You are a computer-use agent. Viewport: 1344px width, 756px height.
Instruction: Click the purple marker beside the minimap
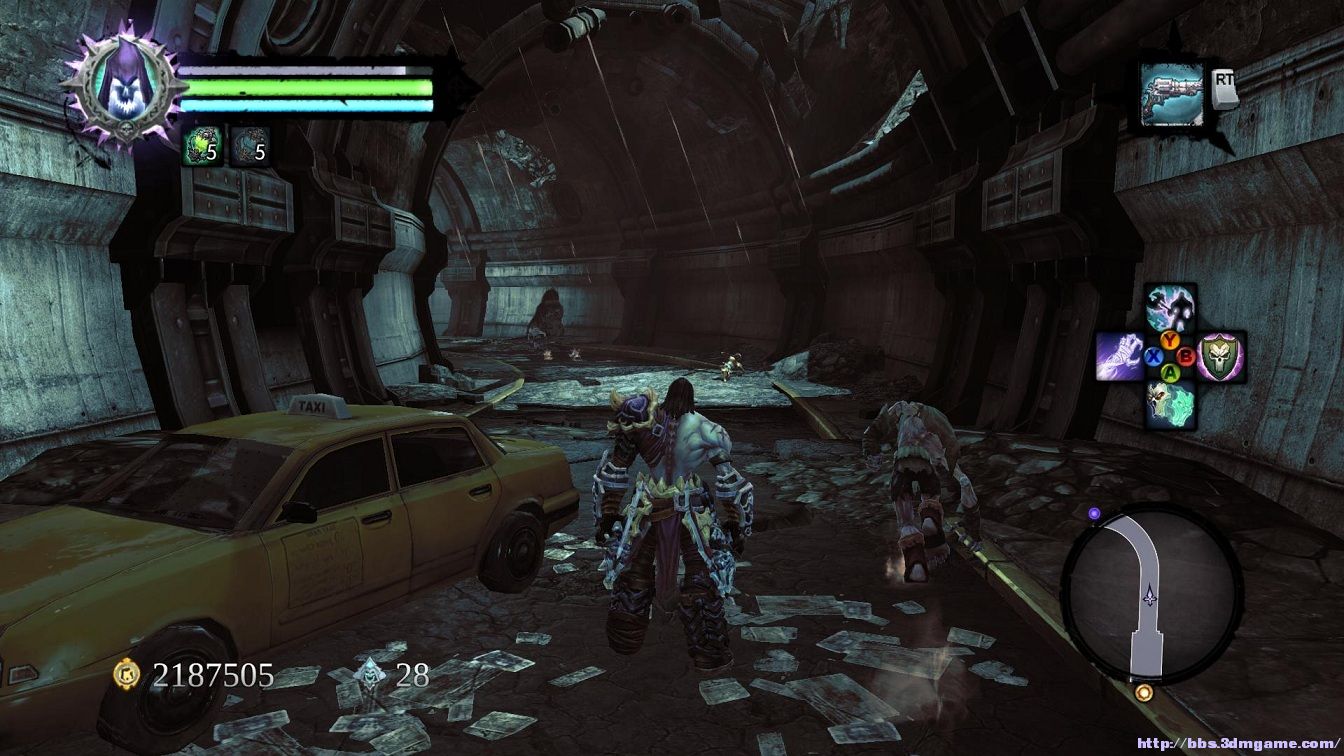pyautogui.click(x=1094, y=514)
